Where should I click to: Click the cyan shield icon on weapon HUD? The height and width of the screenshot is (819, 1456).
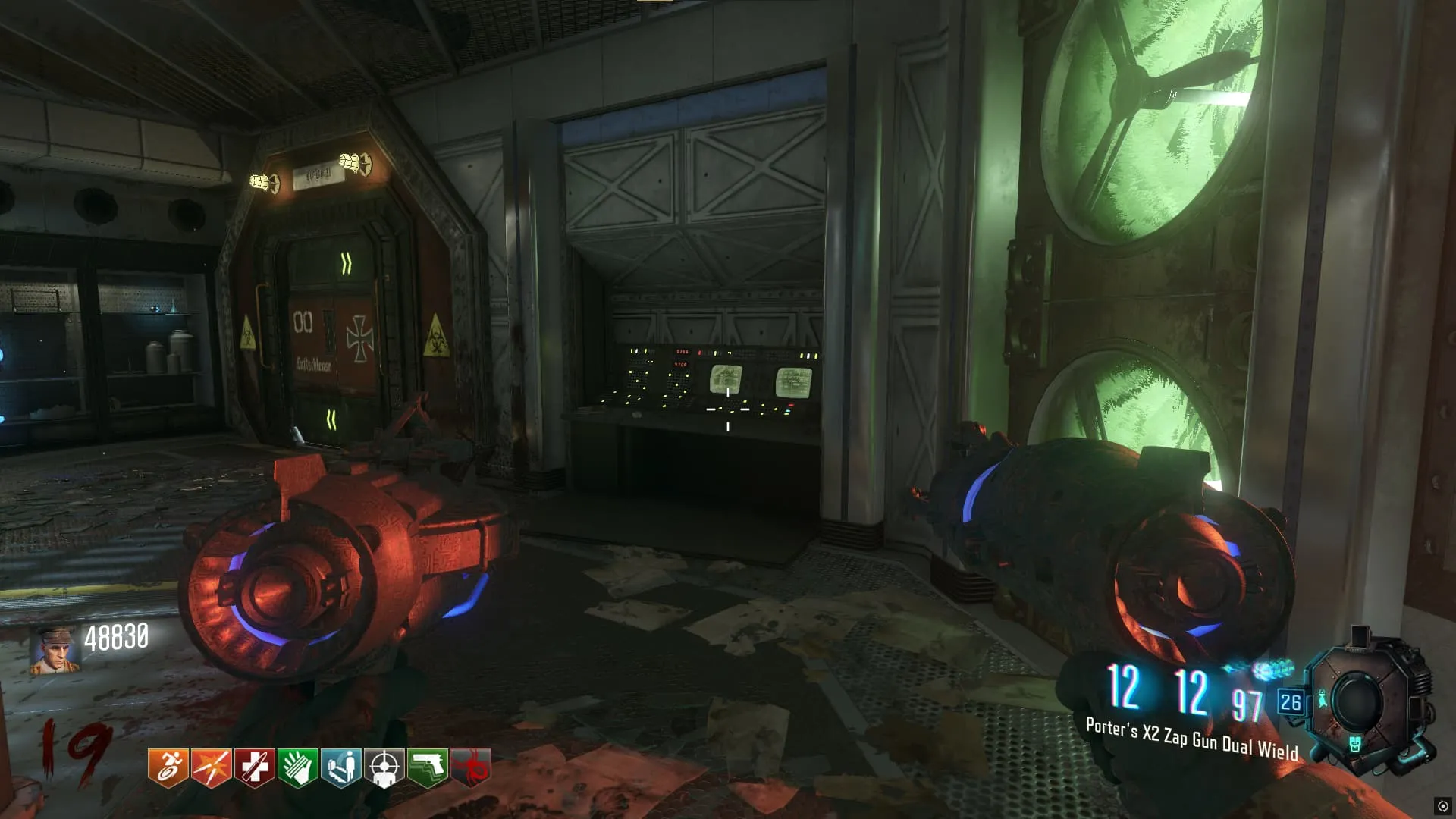tap(1355, 744)
